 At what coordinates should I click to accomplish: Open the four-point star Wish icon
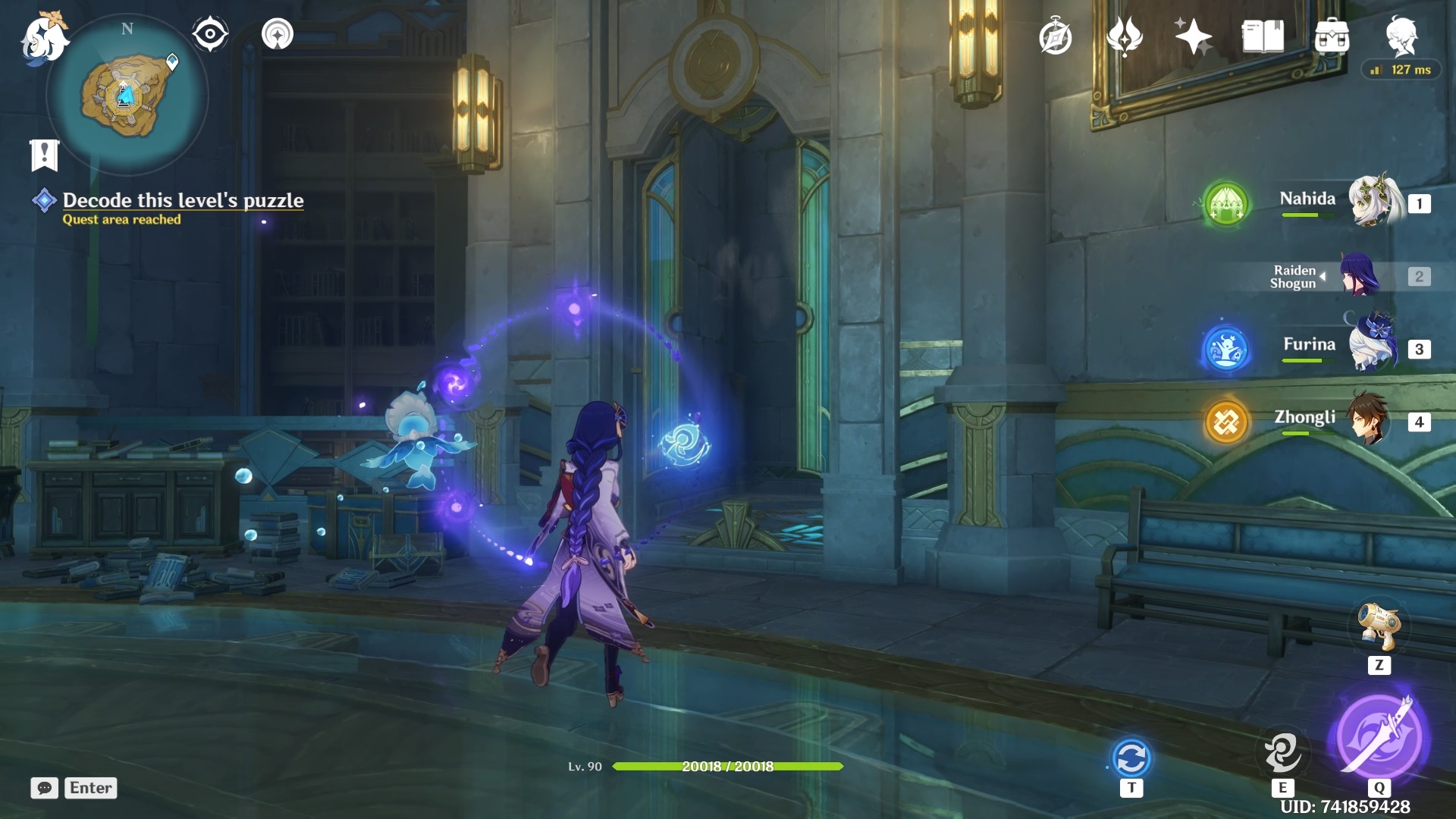point(1193,36)
